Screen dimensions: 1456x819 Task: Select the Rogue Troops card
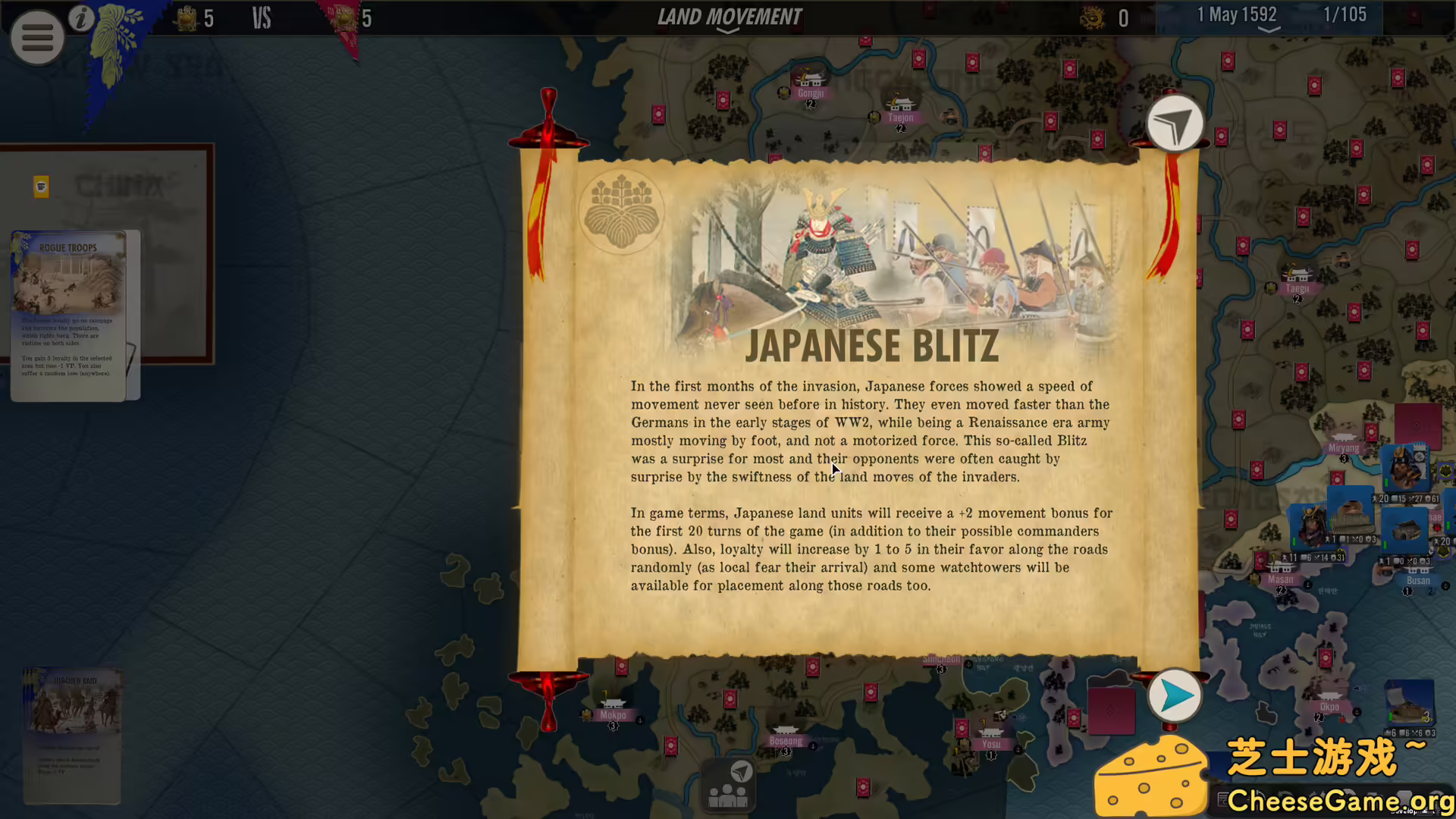(x=68, y=315)
